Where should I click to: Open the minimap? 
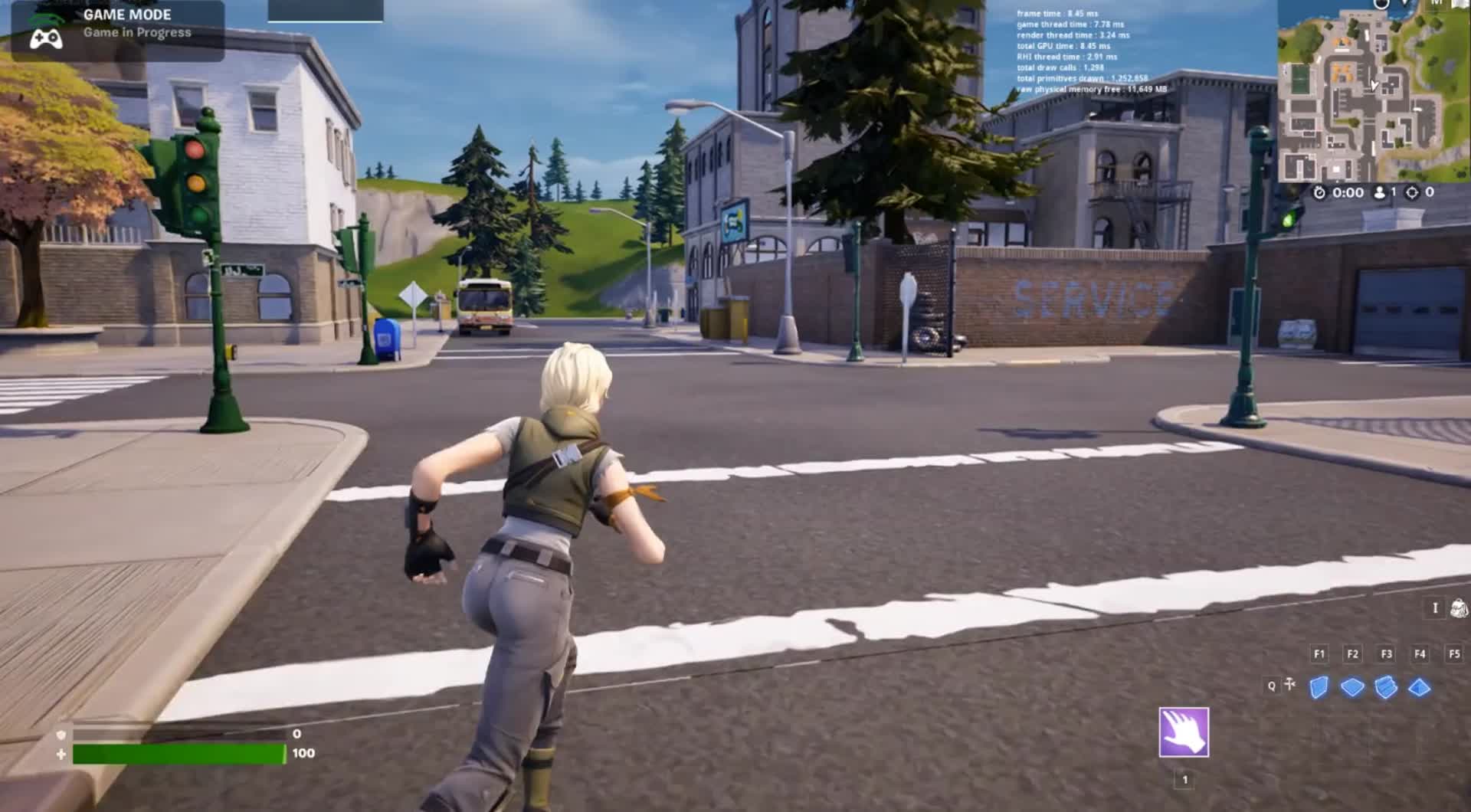pos(1374,90)
